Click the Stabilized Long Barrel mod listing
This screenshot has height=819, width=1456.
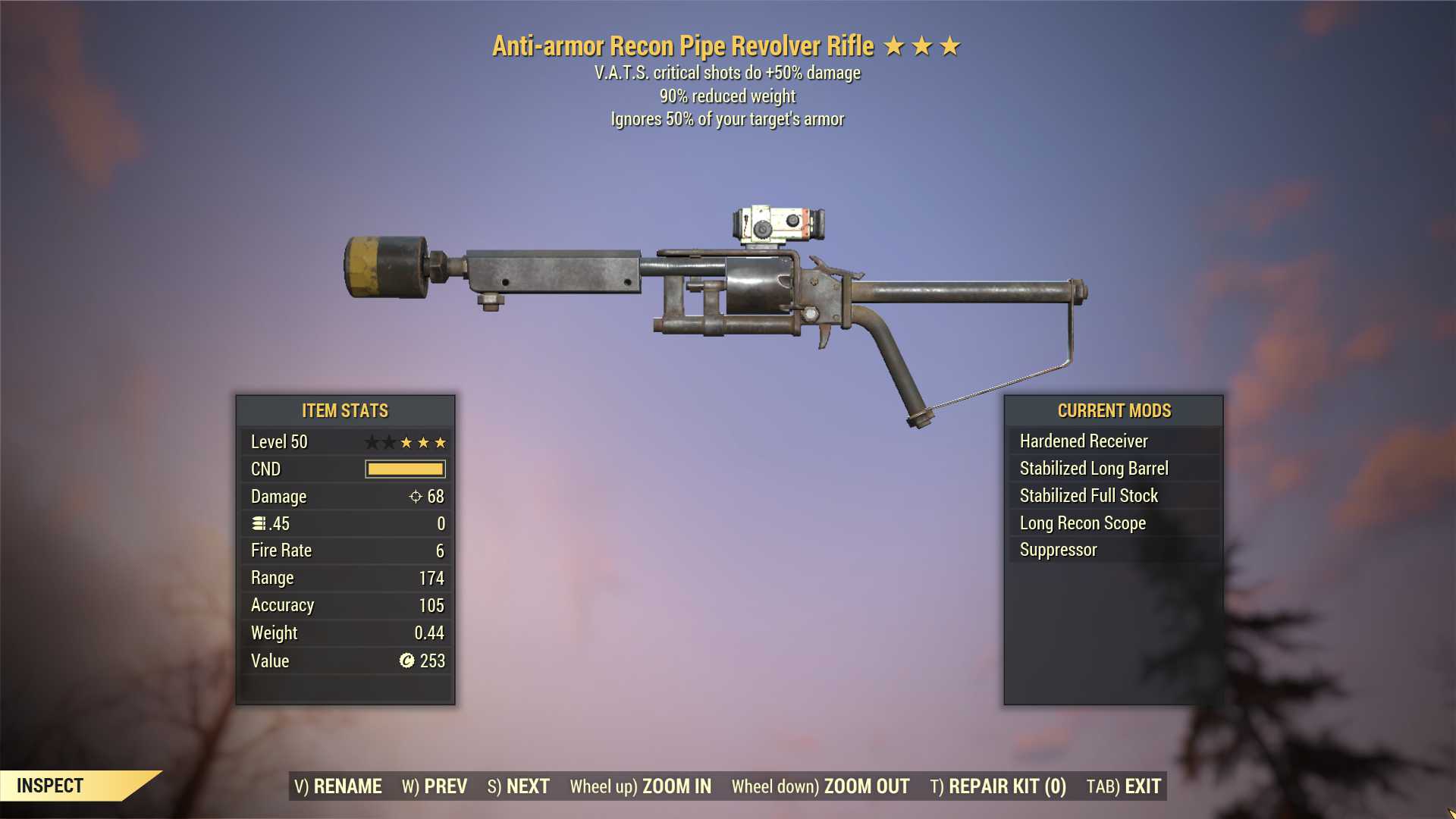point(1094,468)
